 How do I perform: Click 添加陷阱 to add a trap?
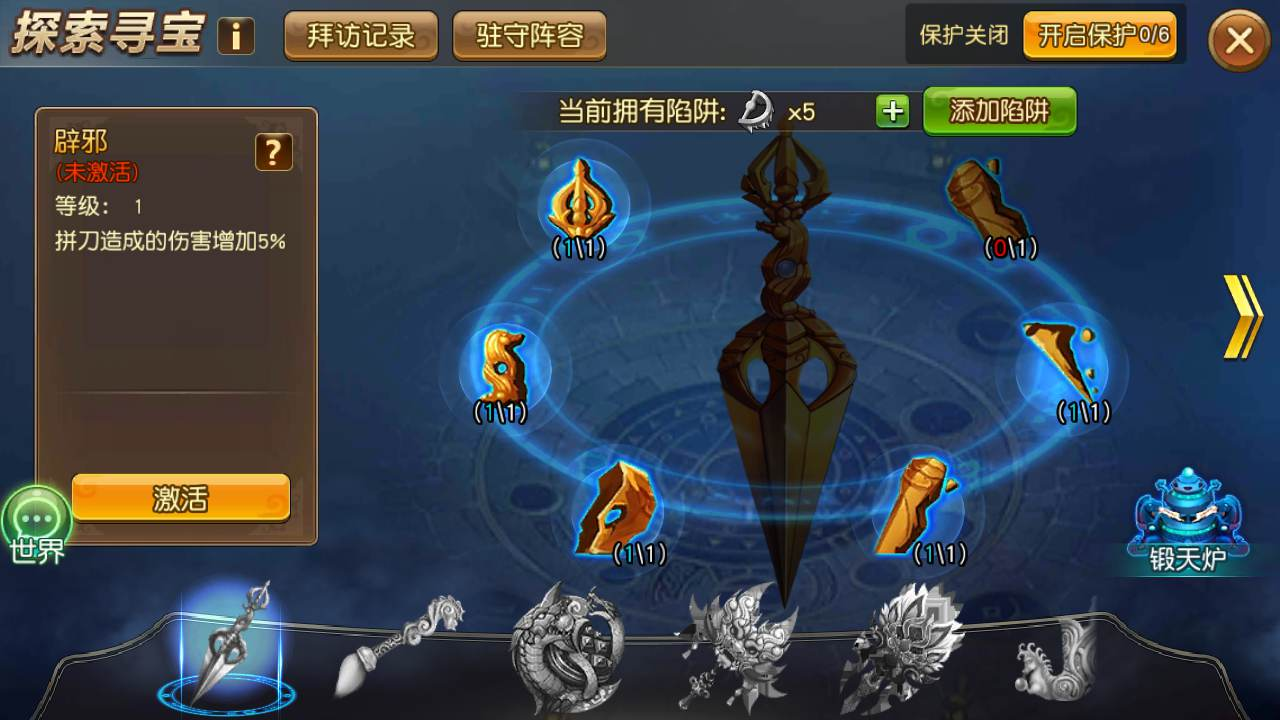[997, 112]
